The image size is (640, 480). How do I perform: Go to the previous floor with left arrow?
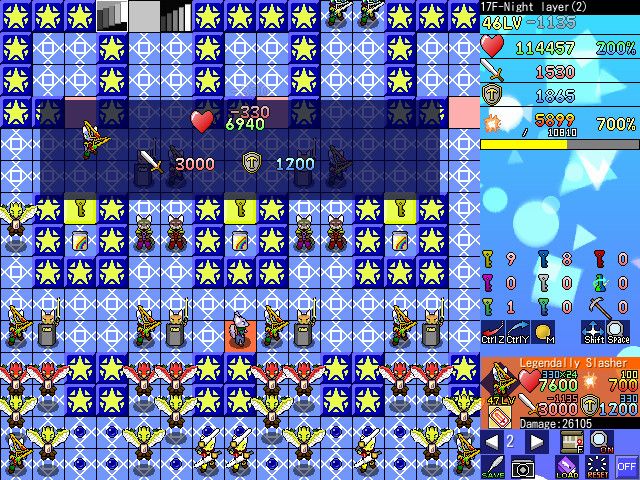tap(491, 442)
